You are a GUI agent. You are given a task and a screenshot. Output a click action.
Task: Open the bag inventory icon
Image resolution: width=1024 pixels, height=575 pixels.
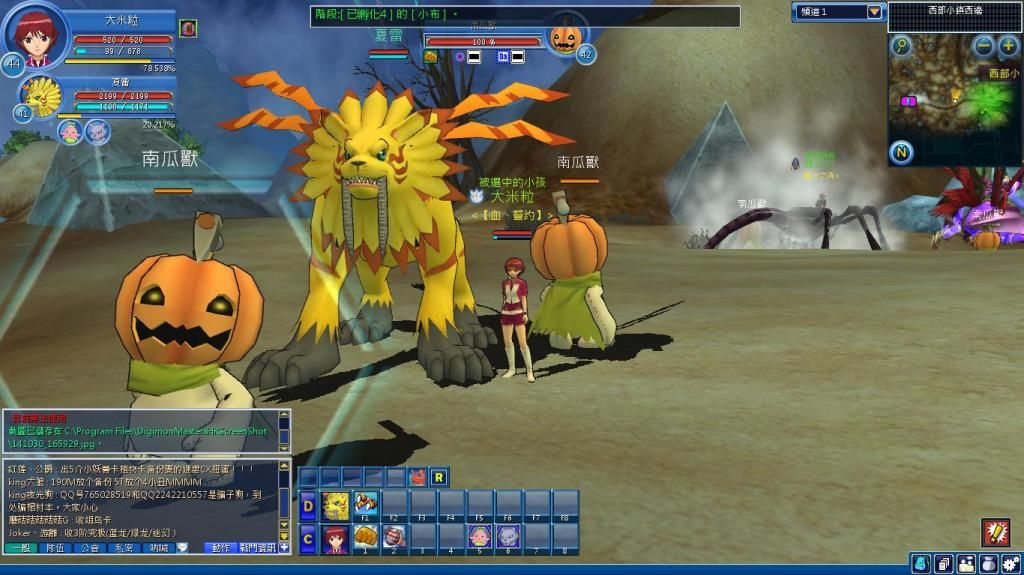[988, 564]
